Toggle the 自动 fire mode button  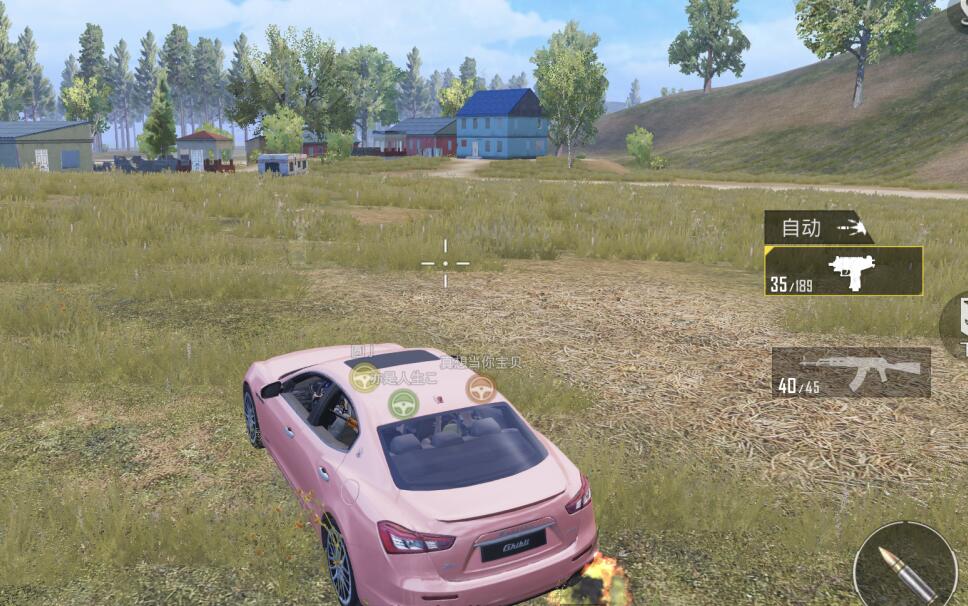(x=816, y=228)
